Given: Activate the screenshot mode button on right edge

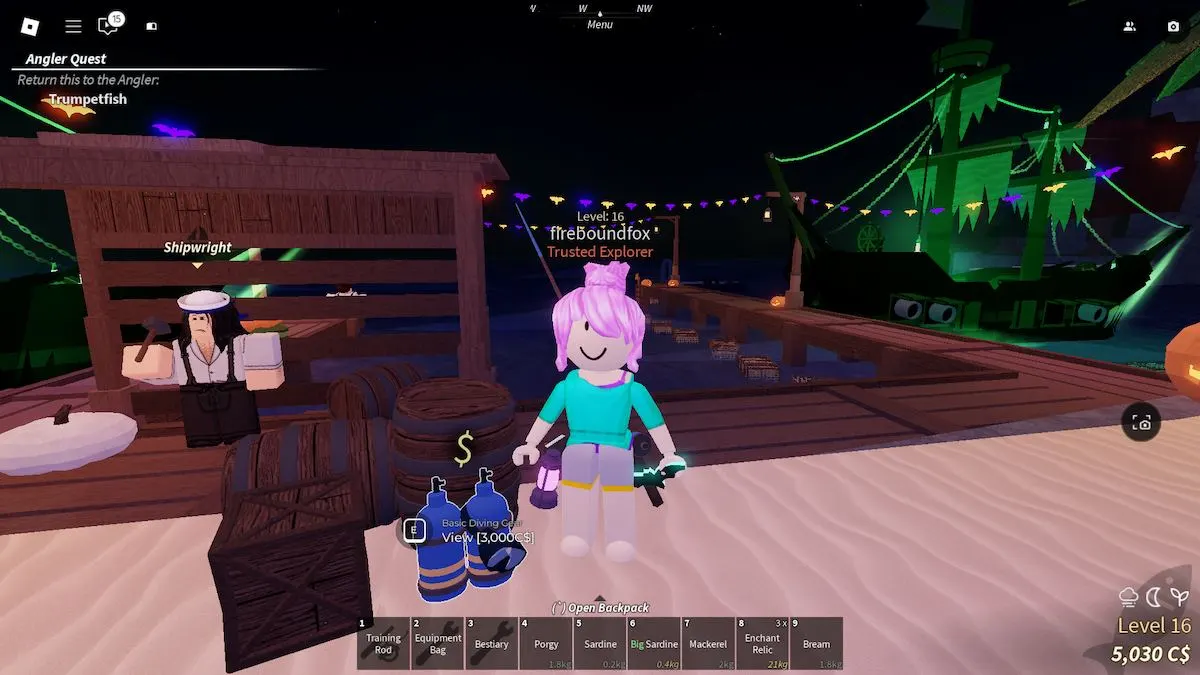Looking at the screenshot, I should point(1142,423).
